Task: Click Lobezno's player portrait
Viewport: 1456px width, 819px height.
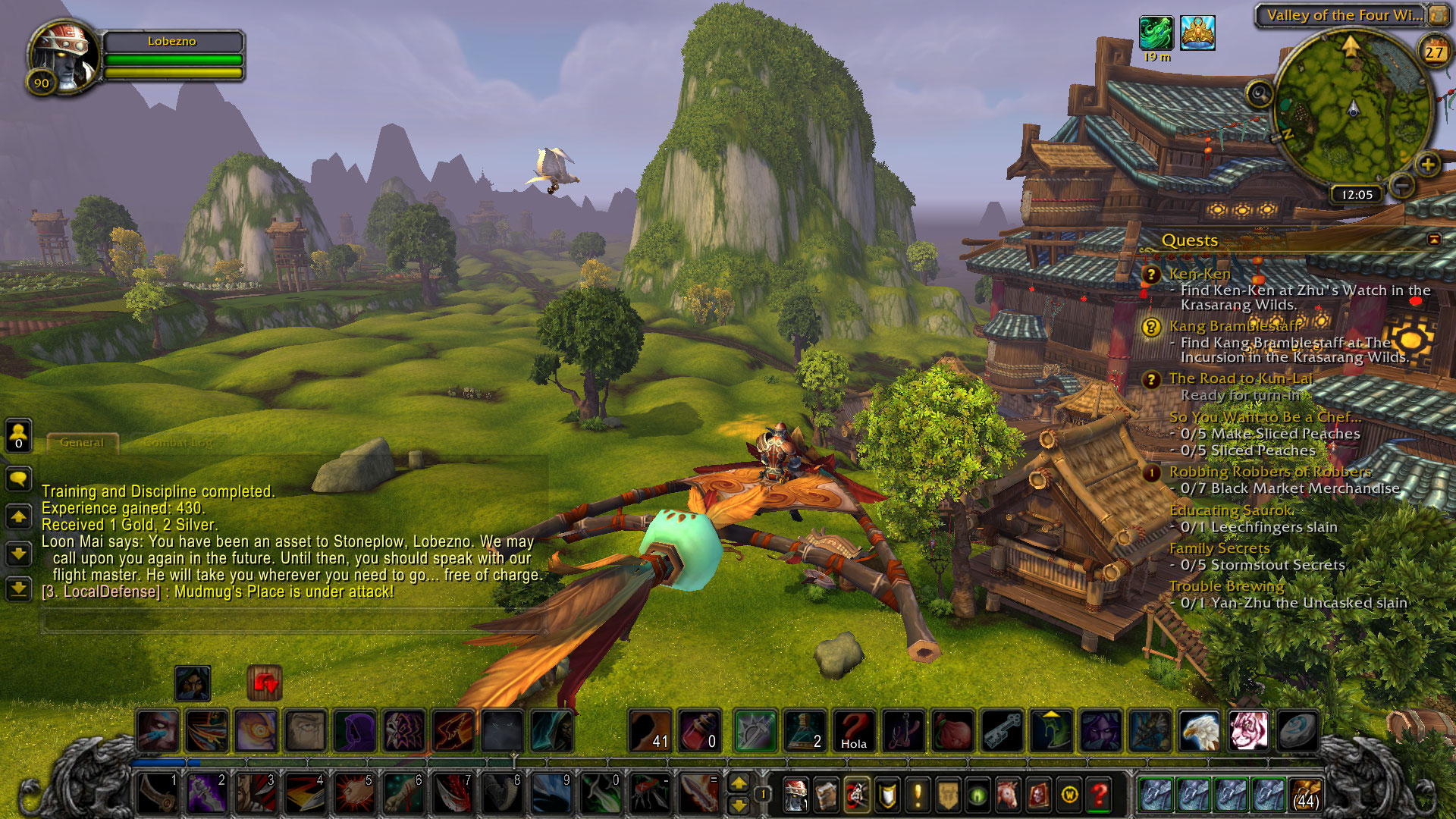Action: [x=64, y=57]
